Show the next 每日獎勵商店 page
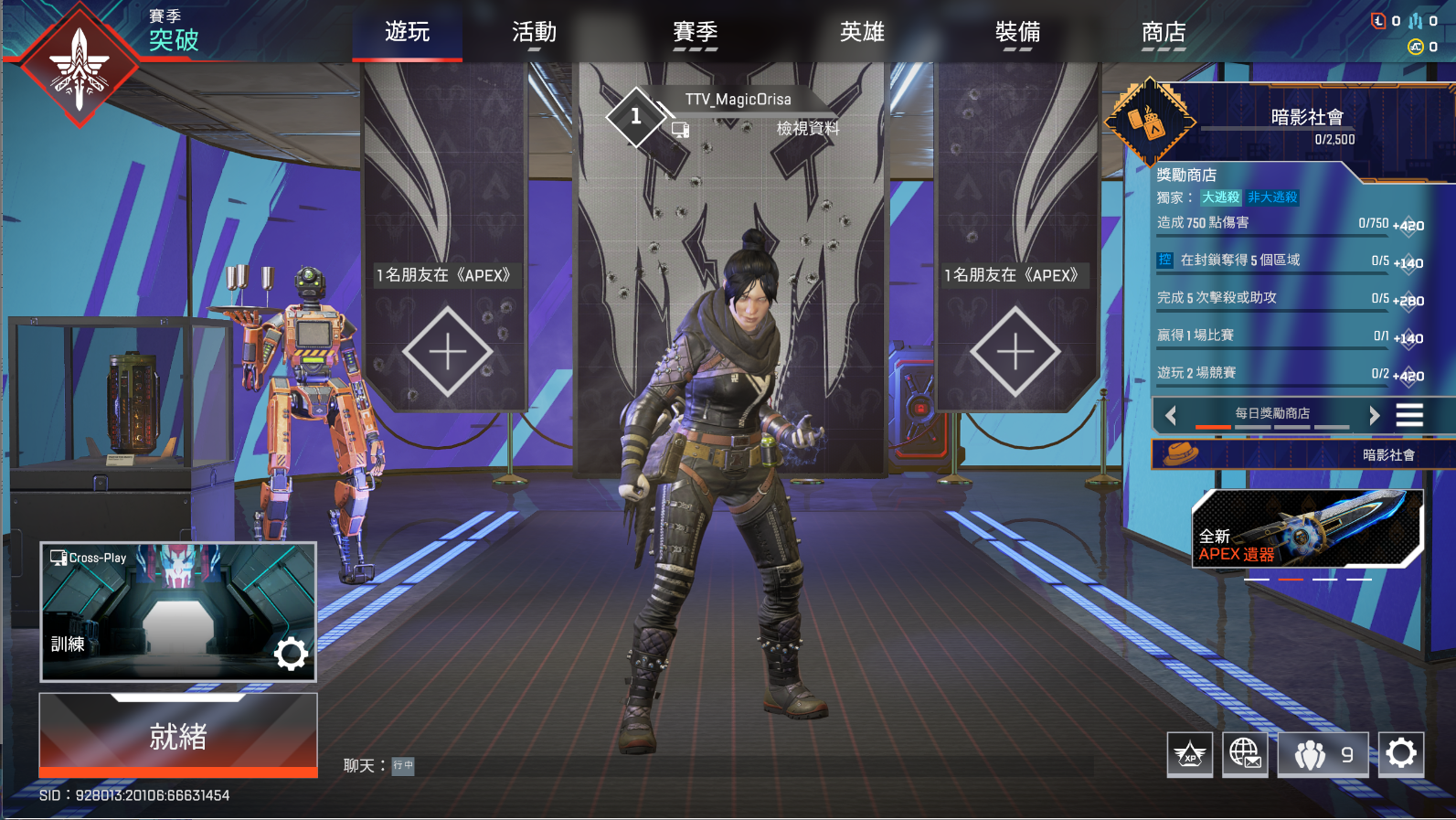The height and width of the screenshot is (820, 1456). (x=1374, y=416)
